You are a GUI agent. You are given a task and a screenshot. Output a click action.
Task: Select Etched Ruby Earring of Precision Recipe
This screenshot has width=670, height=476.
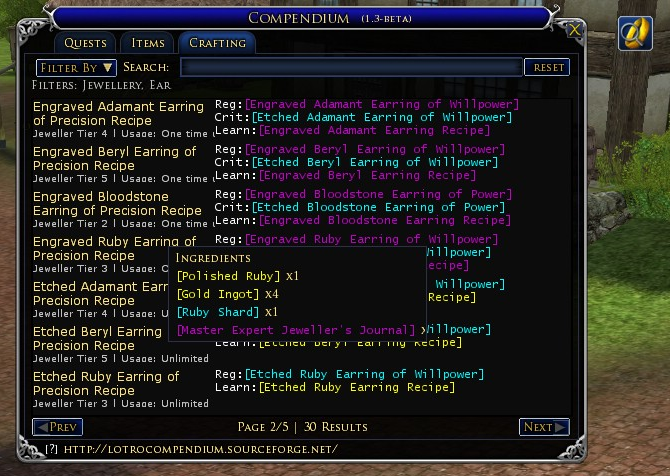click(x=106, y=384)
